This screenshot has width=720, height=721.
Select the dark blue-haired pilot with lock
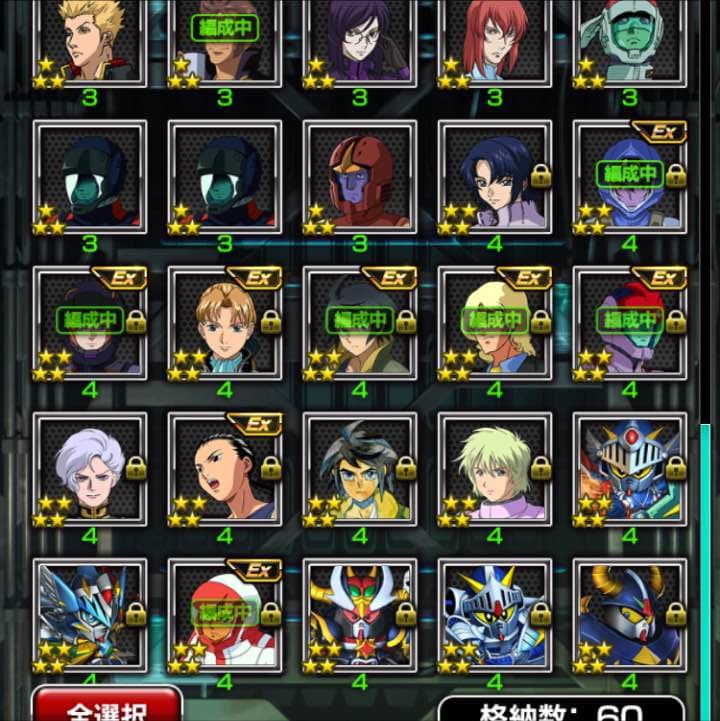pyautogui.click(x=495, y=178)
